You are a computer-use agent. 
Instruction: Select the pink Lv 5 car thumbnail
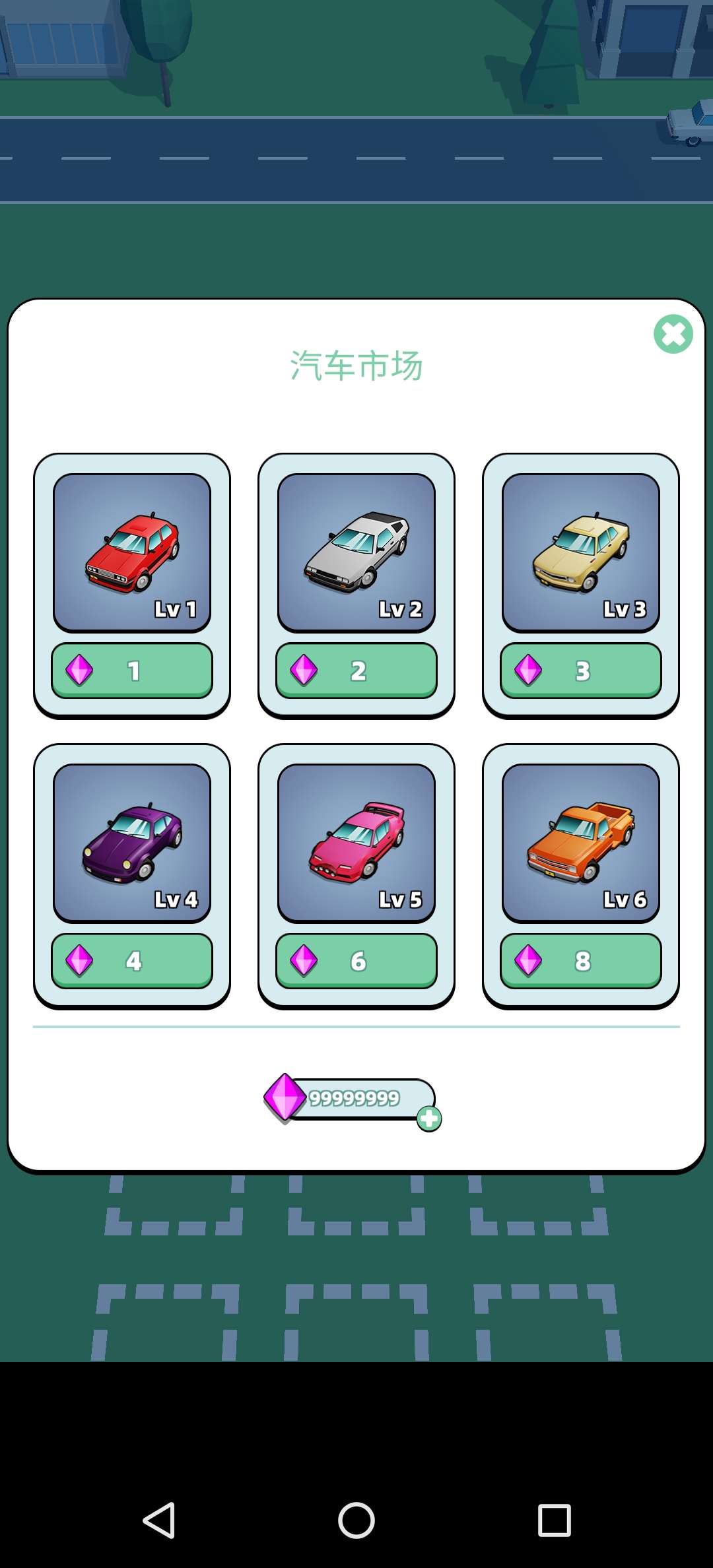356,843
